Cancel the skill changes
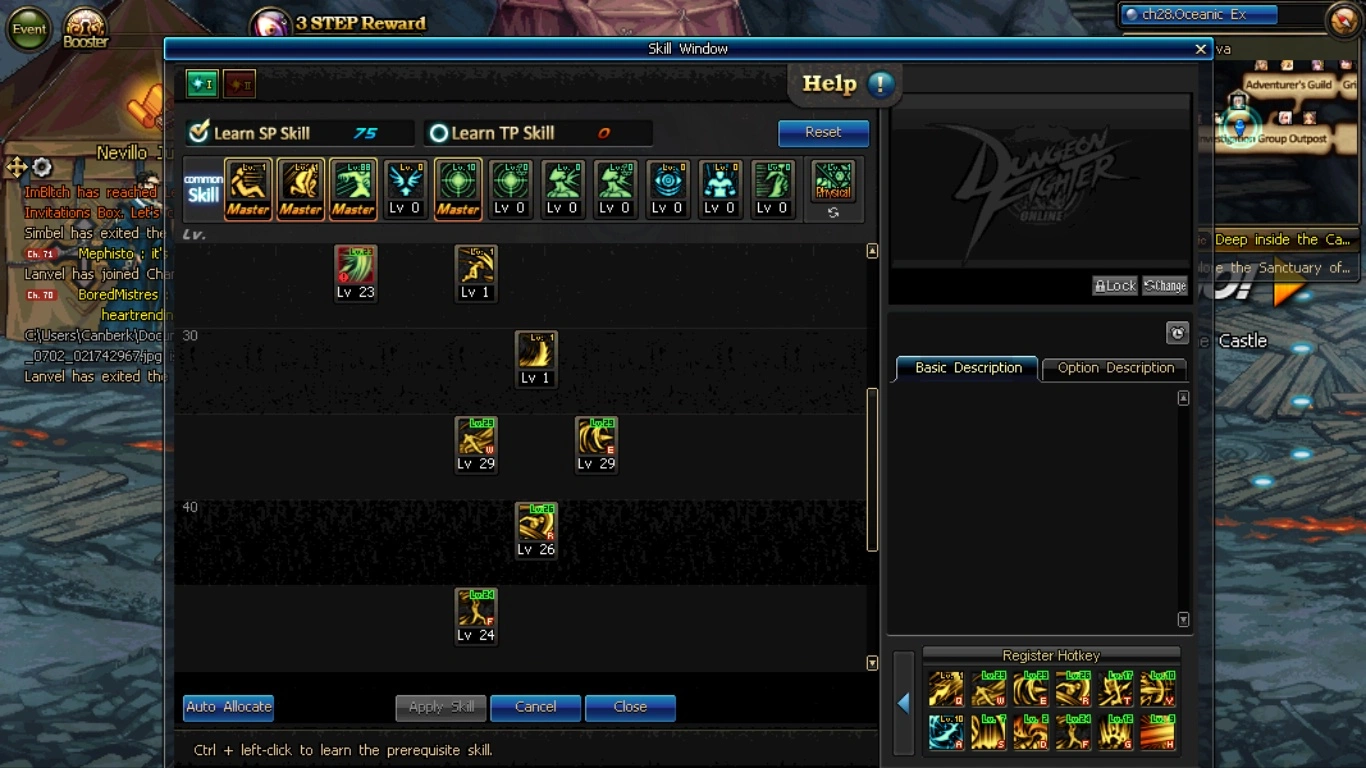 click(535, 707)
